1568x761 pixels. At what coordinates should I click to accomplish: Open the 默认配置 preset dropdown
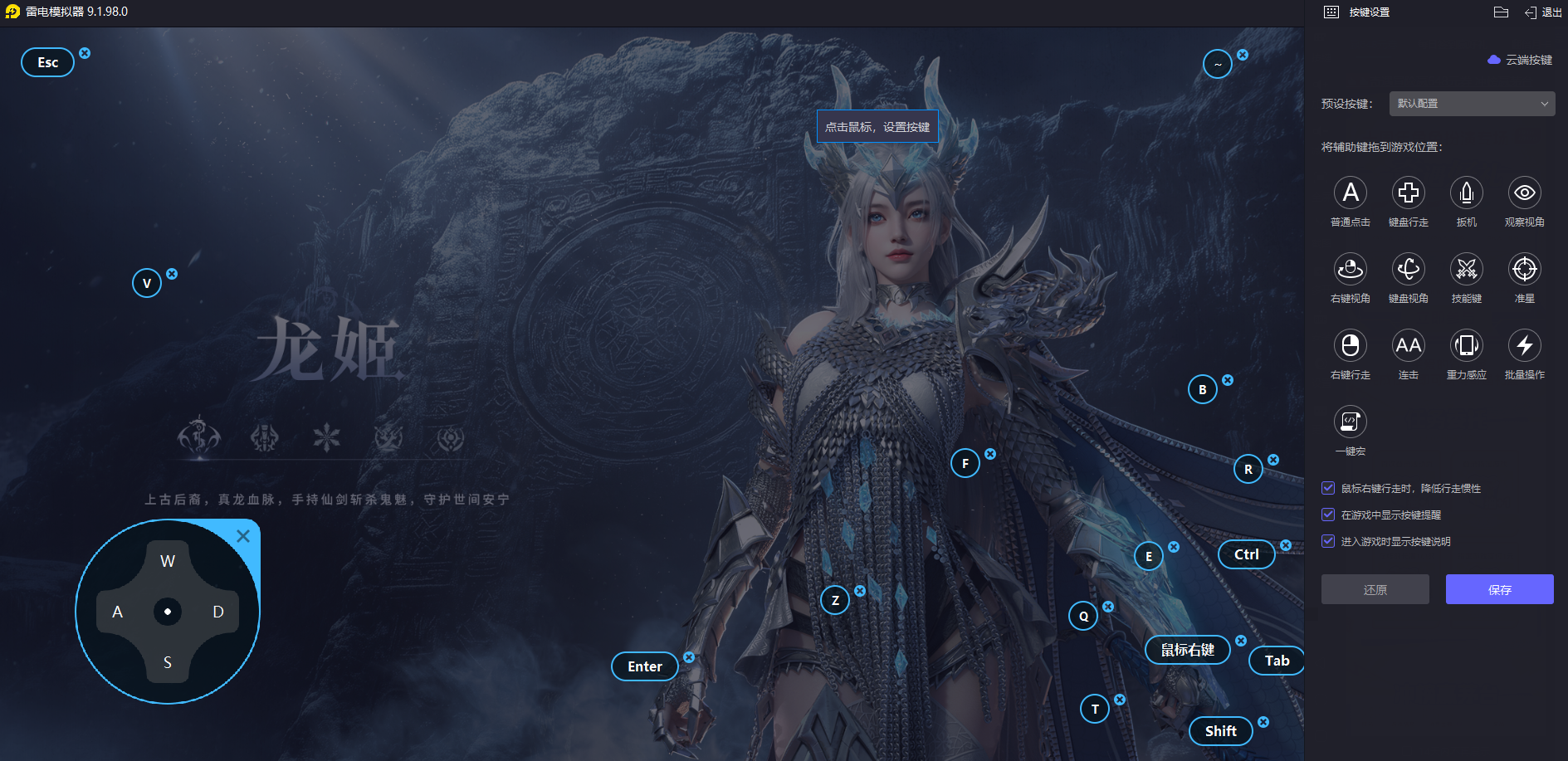(1472, 104)
